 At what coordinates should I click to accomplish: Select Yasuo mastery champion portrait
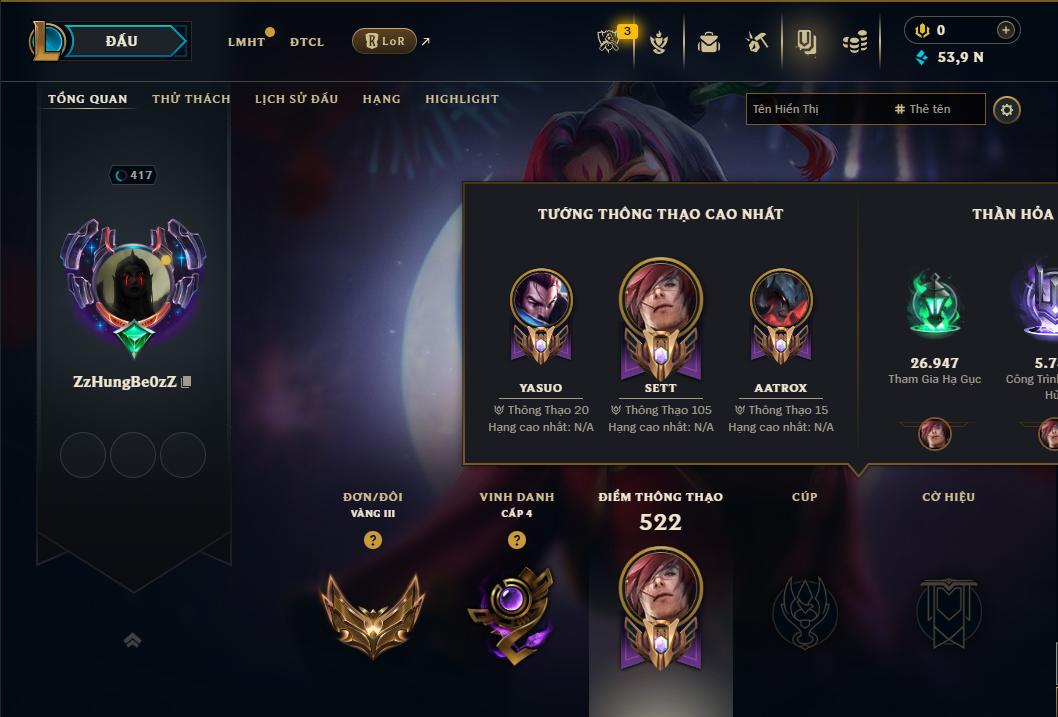pos(541,301)
